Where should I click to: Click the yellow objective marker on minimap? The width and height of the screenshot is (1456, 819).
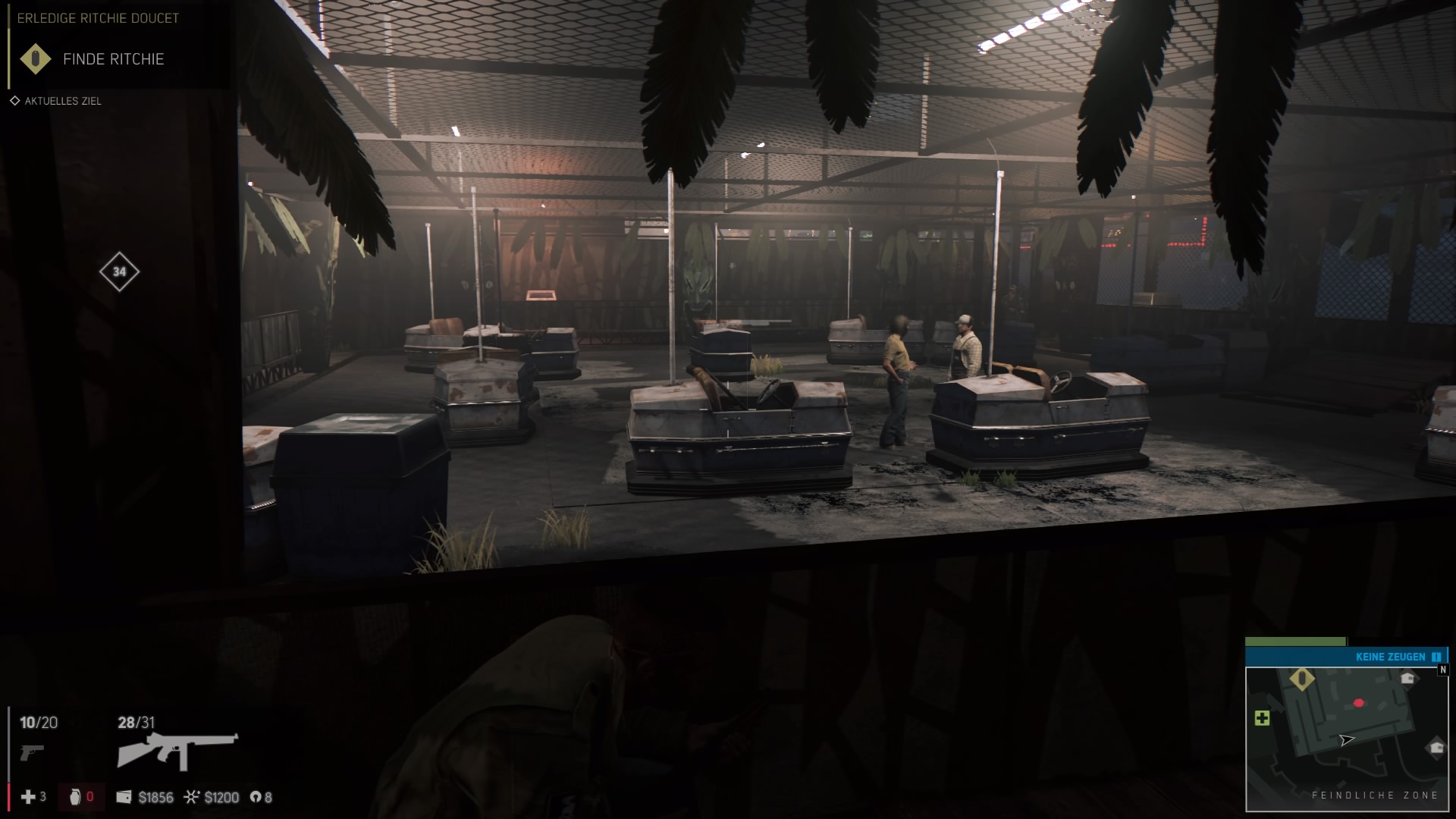click(1302, 679)
